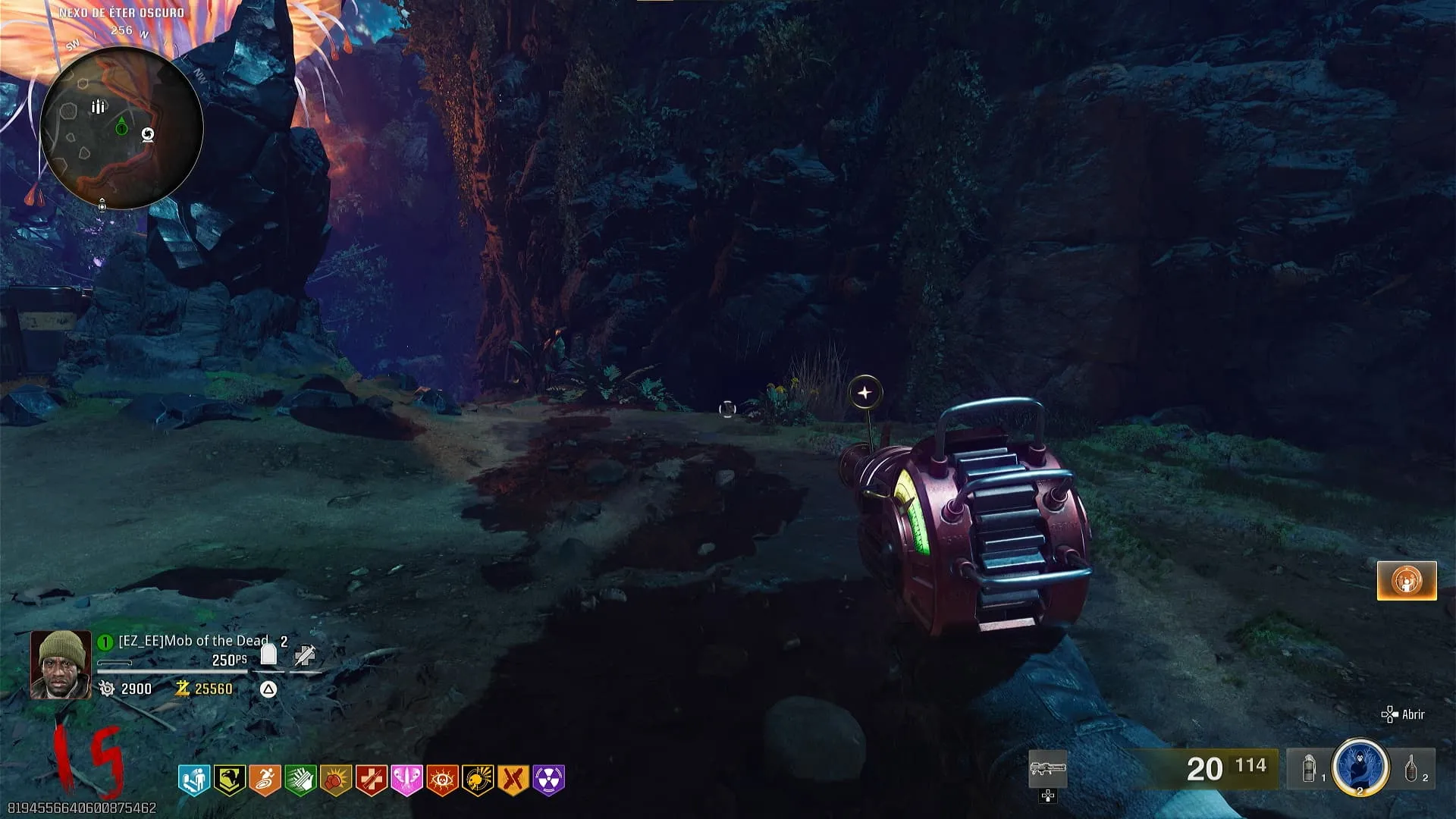This screenshot has width=1456, height=819.
Task: Select the orange crossed-out gun perk
Action: (x=513, y=779)
